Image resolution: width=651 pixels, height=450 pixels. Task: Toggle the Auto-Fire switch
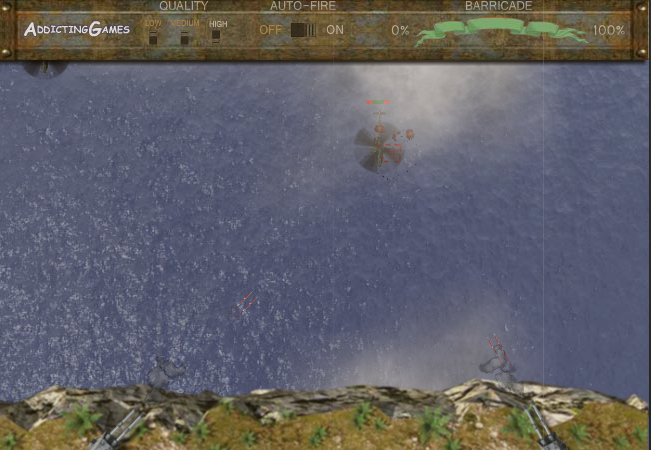(303, 30)
